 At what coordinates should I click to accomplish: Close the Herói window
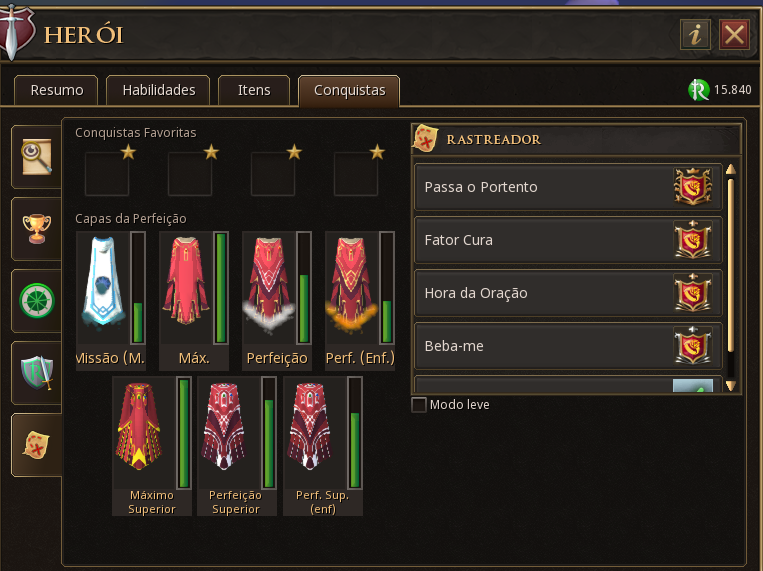[735, 35]
